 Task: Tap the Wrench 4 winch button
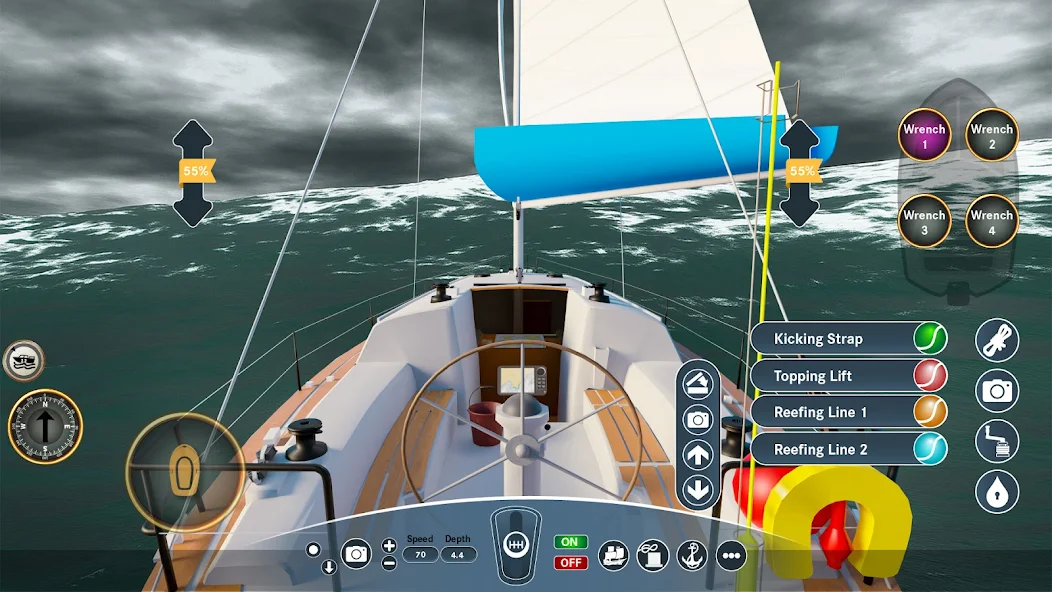tap(992, 221)
